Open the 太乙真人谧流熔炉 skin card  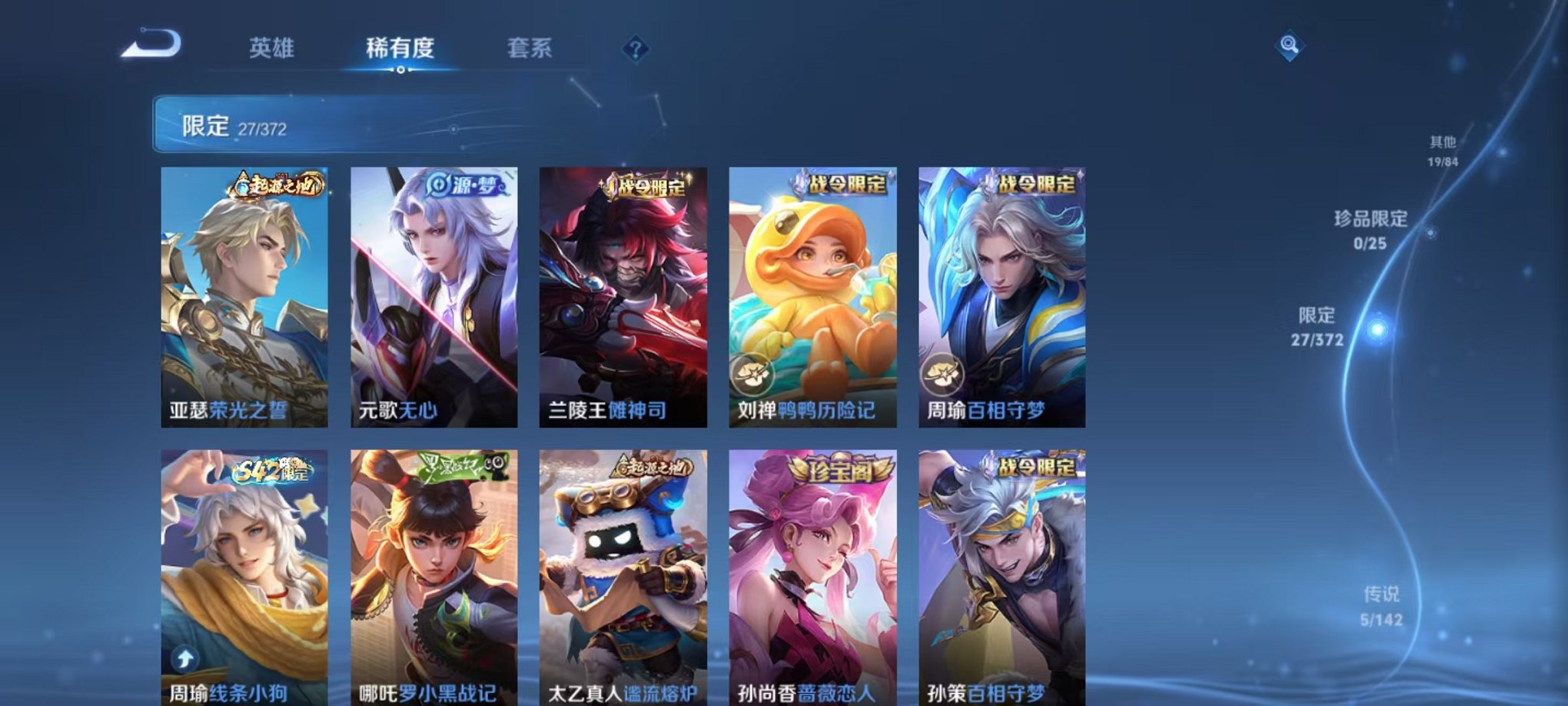click(x=621, y=577)
